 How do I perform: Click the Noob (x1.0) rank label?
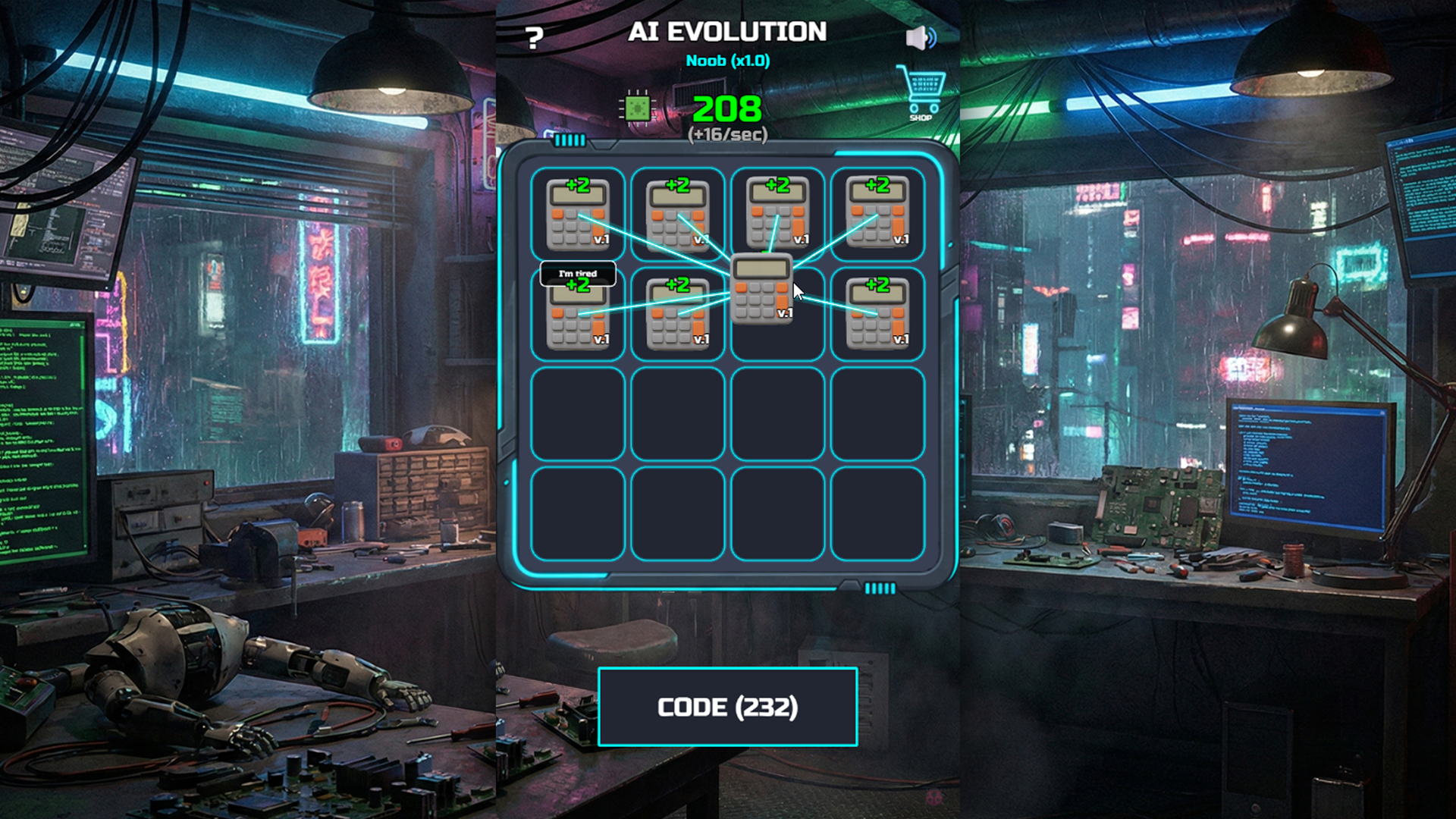coord(727,61)
